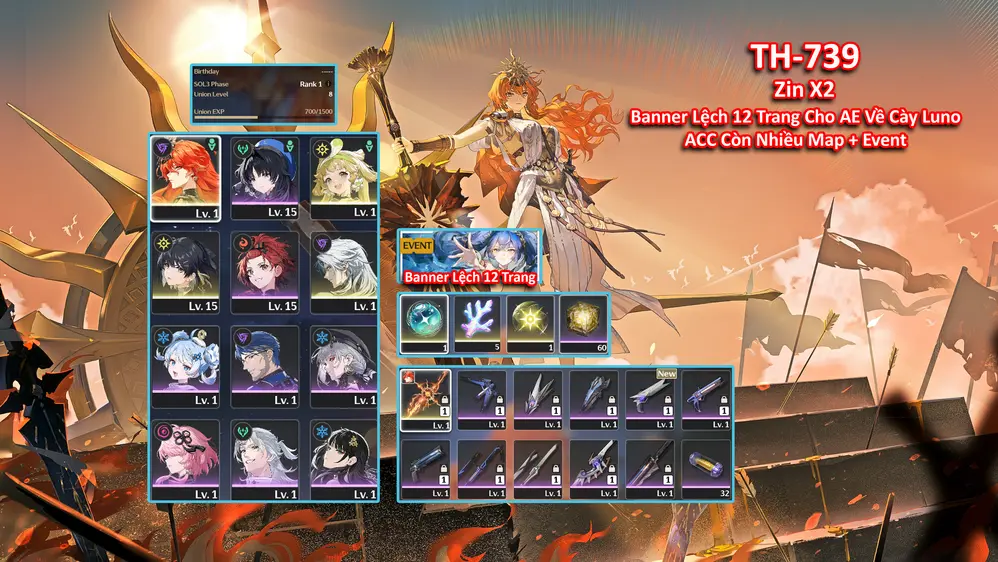998x562 pixels.
Task: Select the red-haired Lv. 15 character
Action: 264,271
